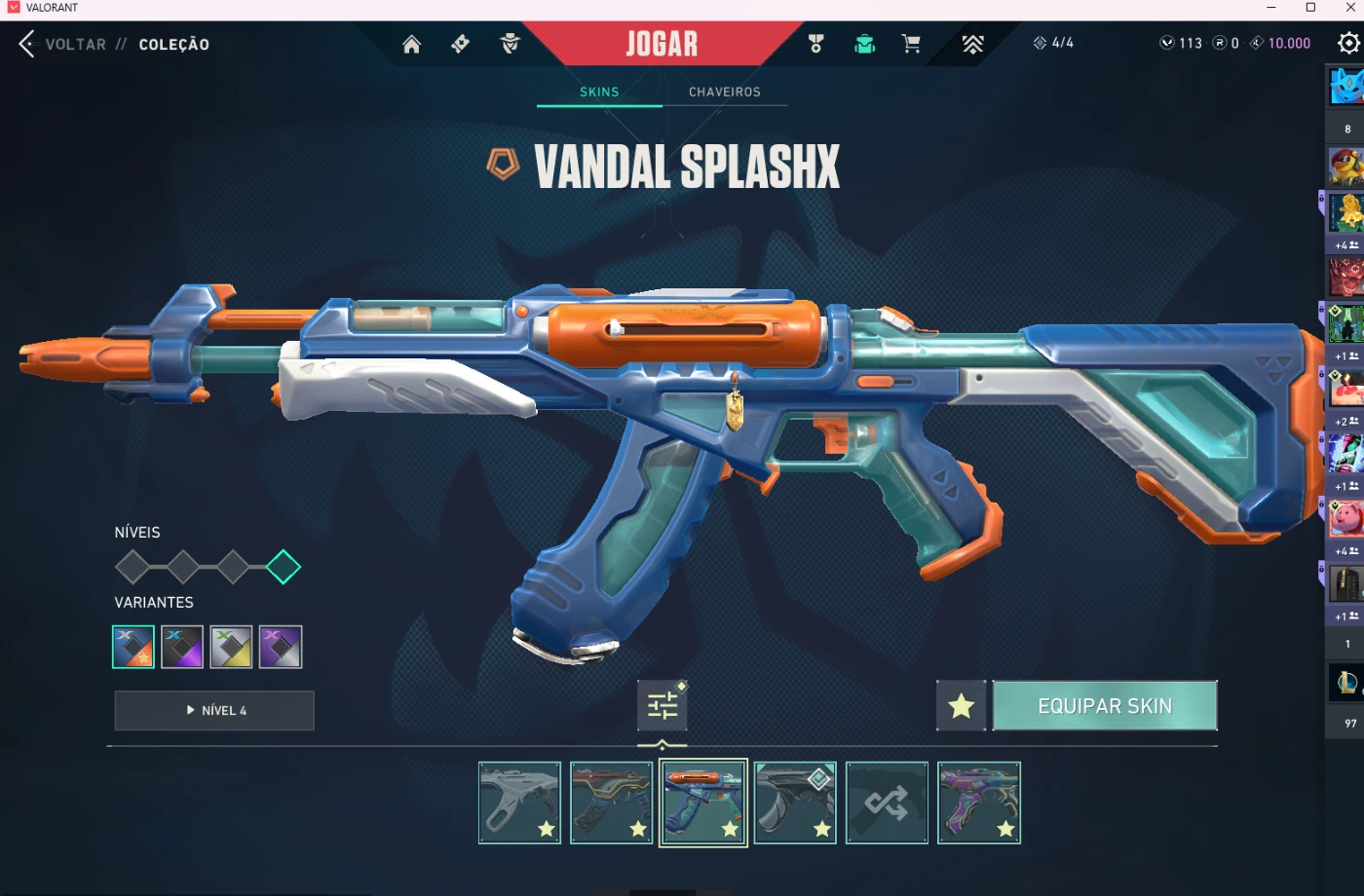Open the settings gear icon
Image resolution: width=1364 pixels, height=896 pixels.
tap(1348, 44)
